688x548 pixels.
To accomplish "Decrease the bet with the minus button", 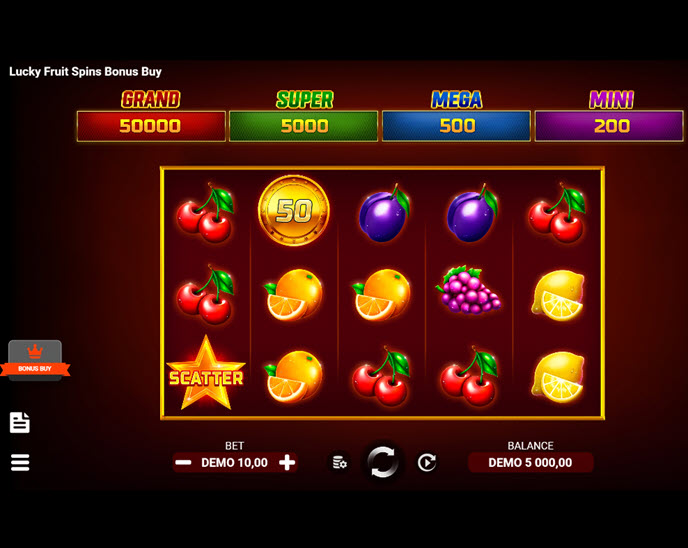I will coord(183,462).
